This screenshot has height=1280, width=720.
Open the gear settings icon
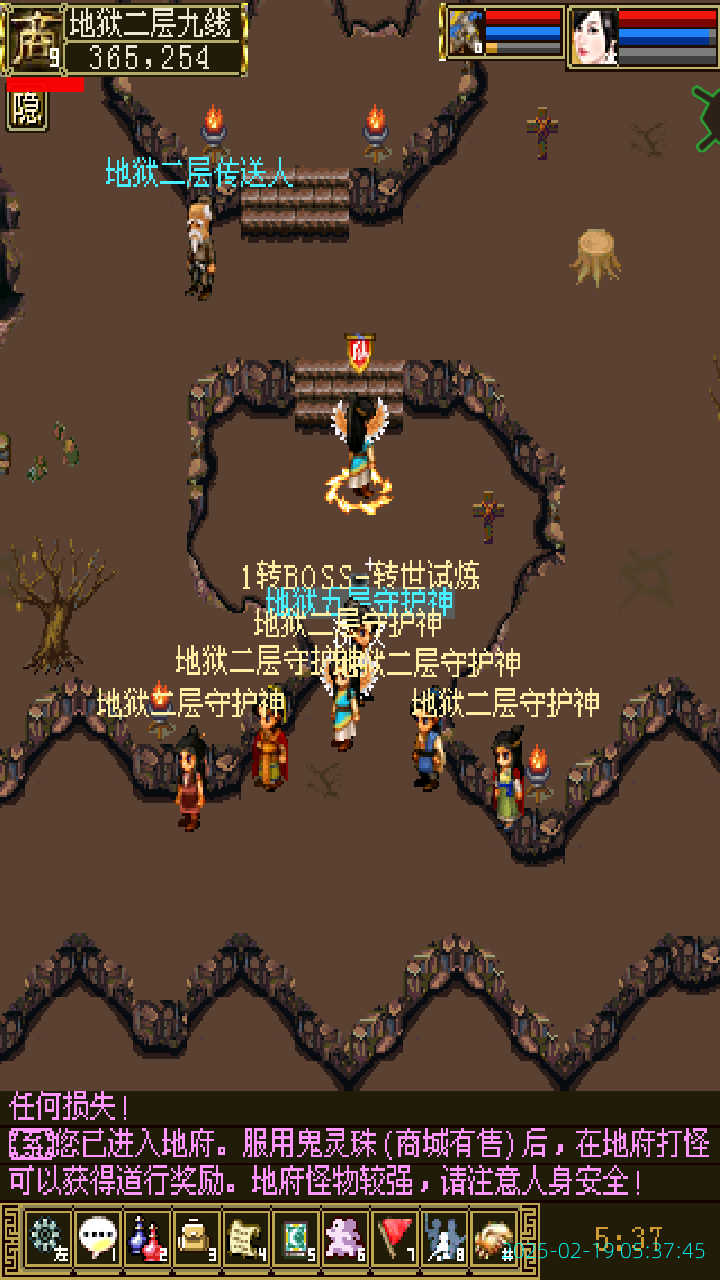pos(46,1239)
